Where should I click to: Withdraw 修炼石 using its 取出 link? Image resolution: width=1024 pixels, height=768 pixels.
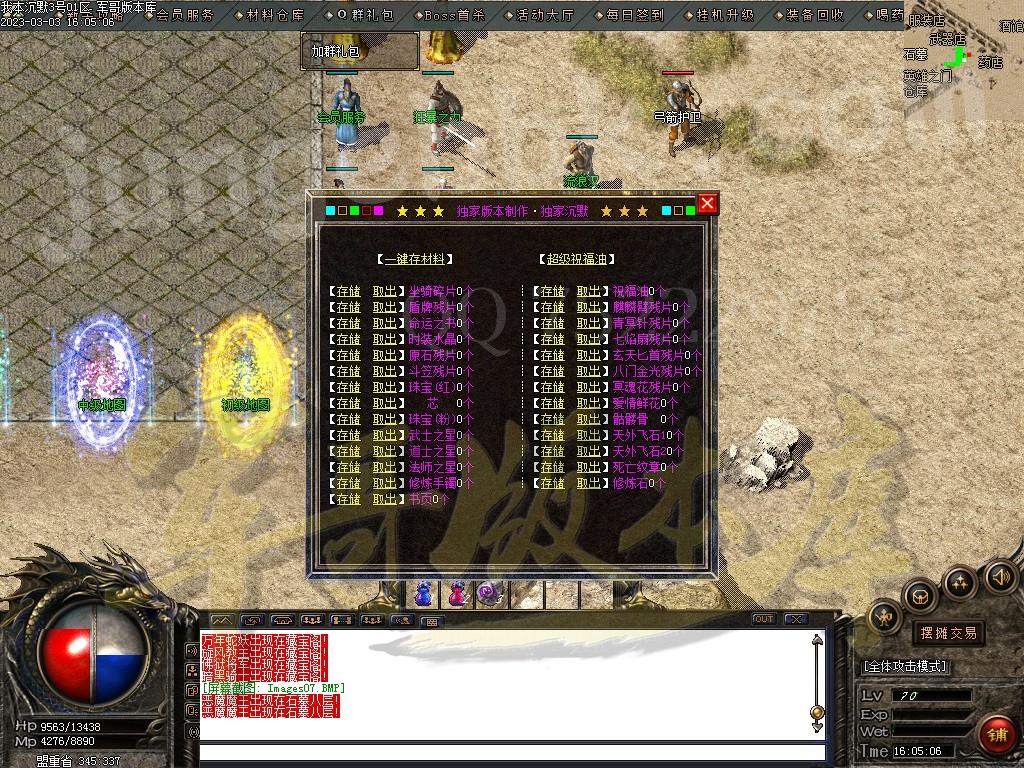tap(589, 483)
